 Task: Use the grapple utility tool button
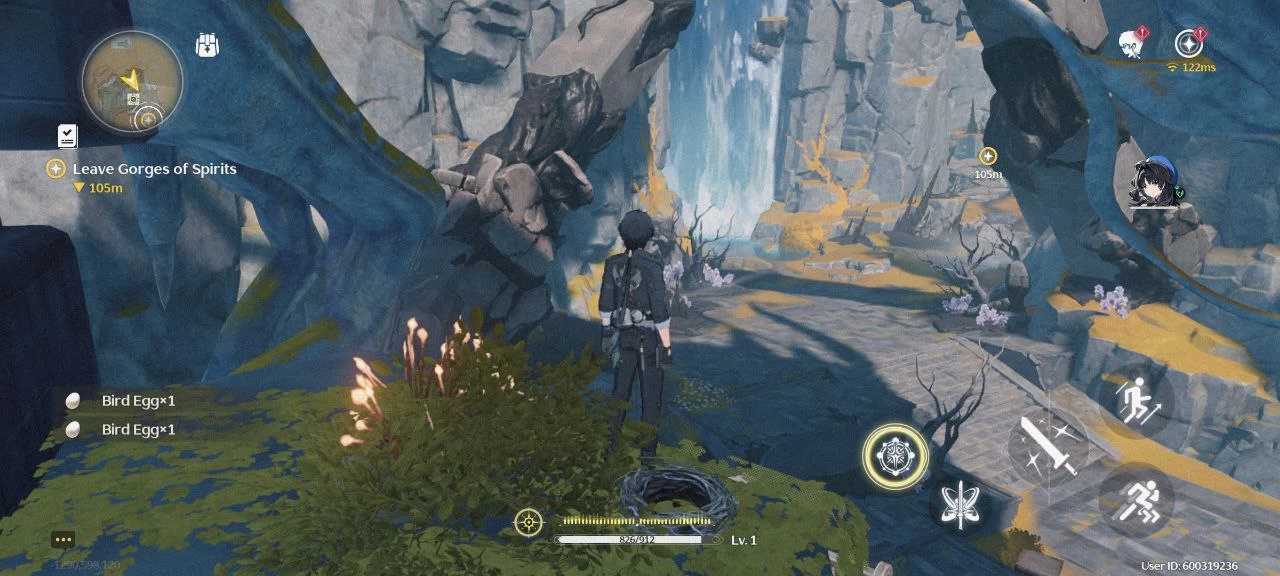click(959, 502)
